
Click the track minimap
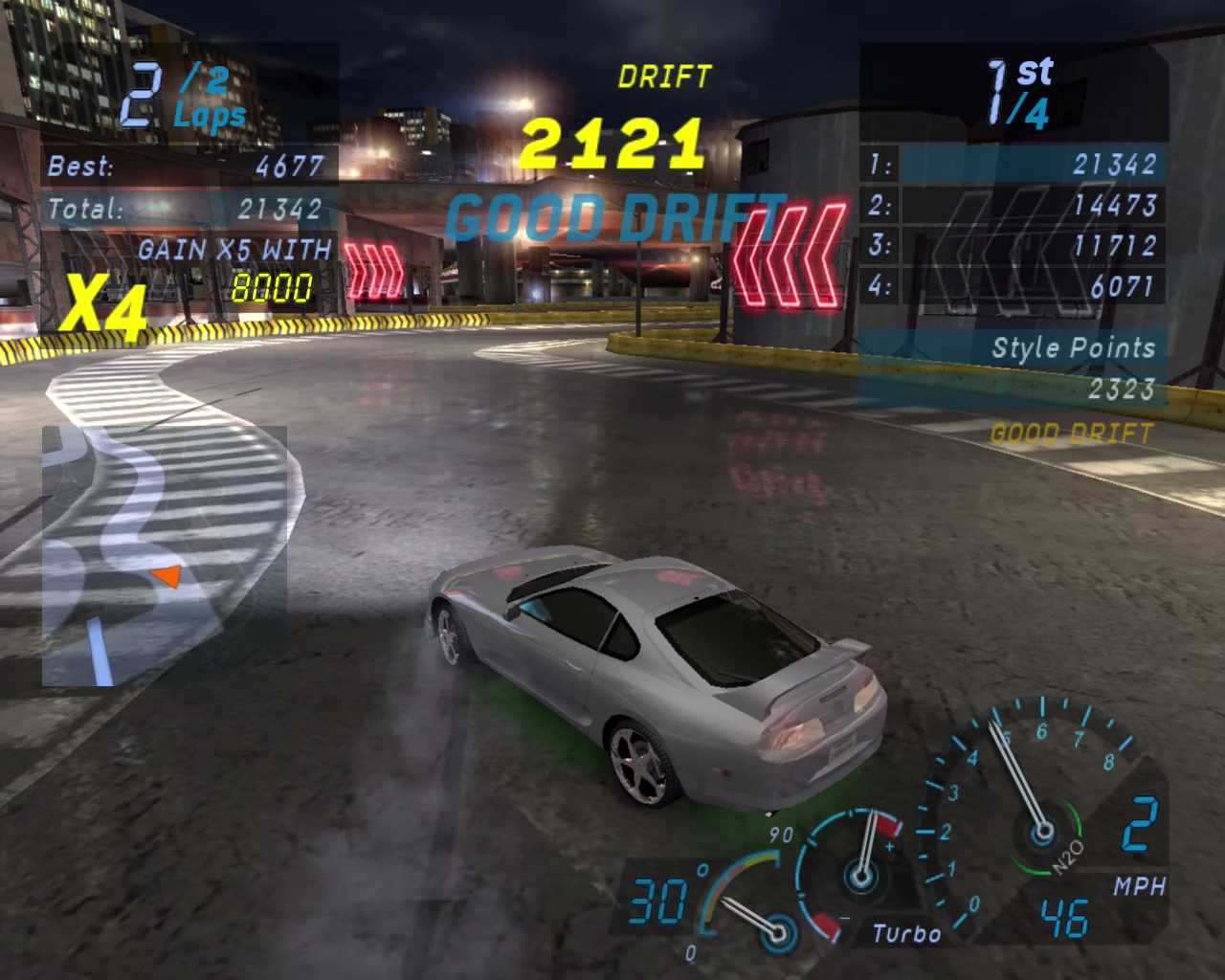[164, 556]
